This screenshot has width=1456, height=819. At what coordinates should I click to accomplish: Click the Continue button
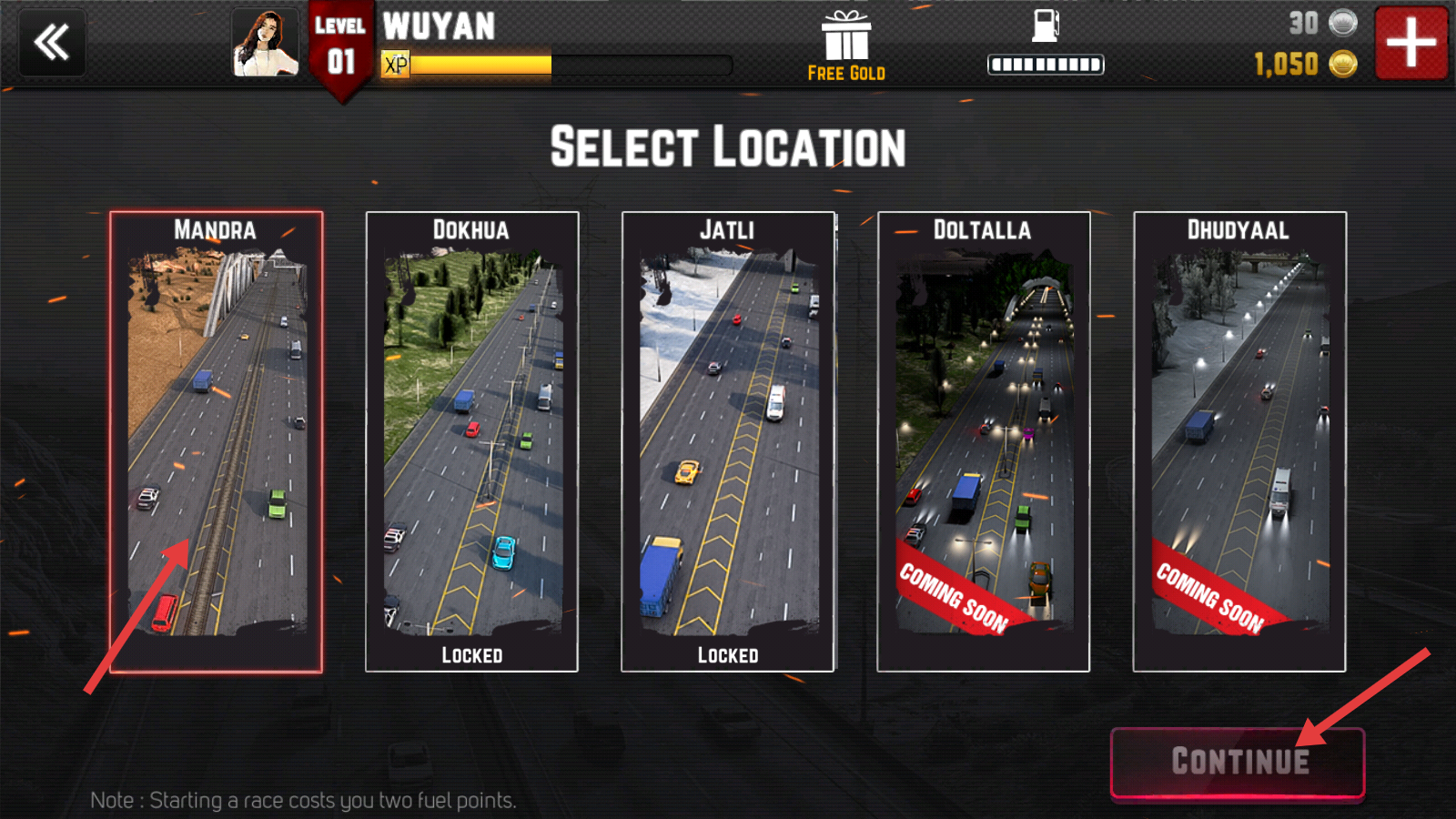click(1238, 763)
